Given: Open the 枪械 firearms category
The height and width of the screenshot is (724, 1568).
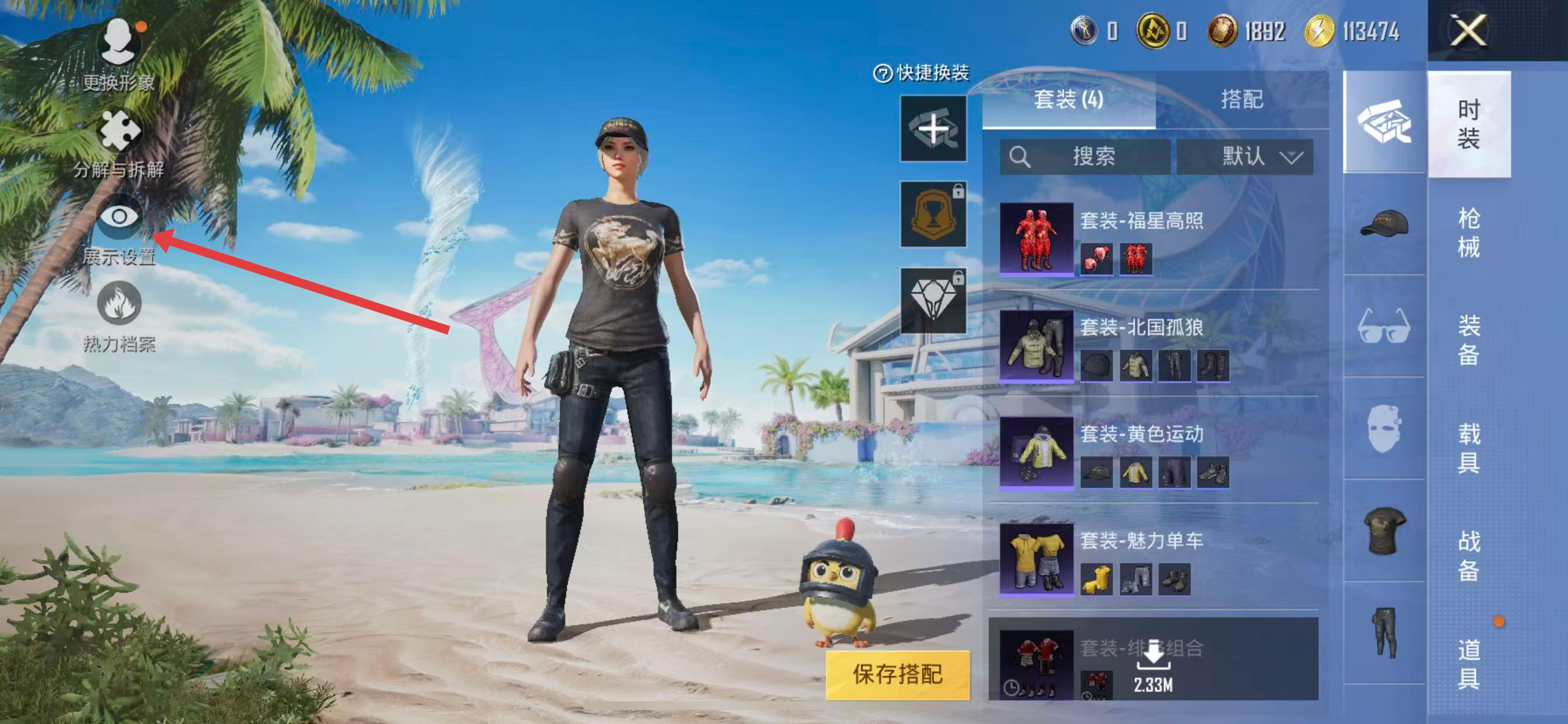Looking at the screenshot, I should 1468,233.
